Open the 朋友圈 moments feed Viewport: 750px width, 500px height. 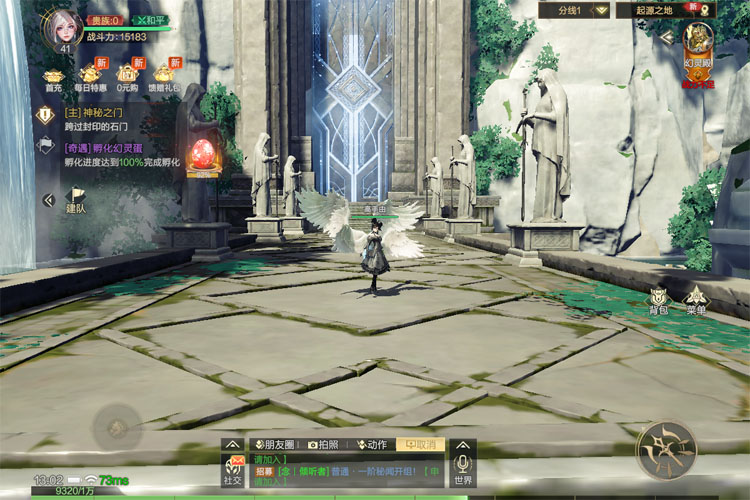pyautogui.click(x=273, y=444)
